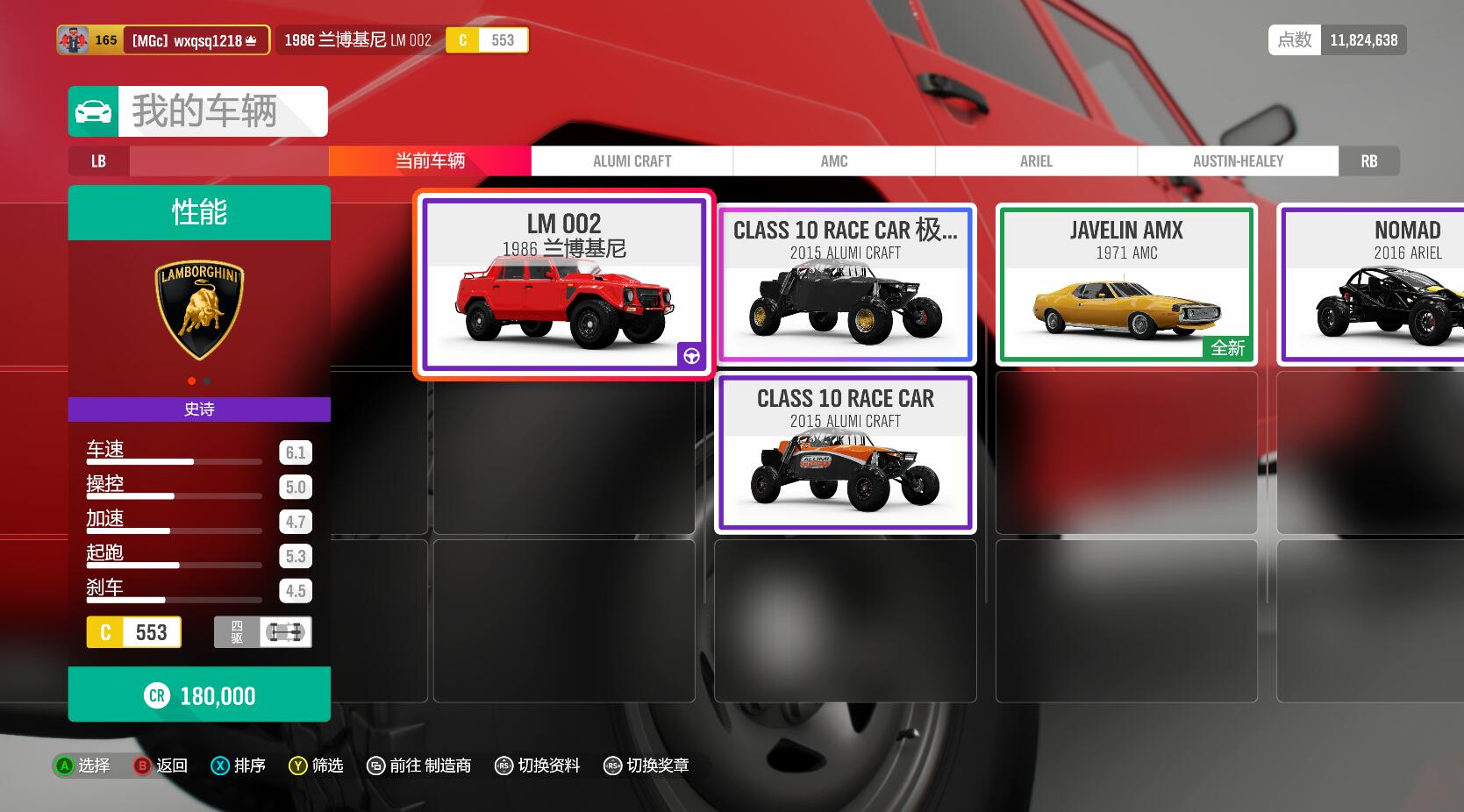
Task: Switch badges using 切换奖章
Action: 646,766
